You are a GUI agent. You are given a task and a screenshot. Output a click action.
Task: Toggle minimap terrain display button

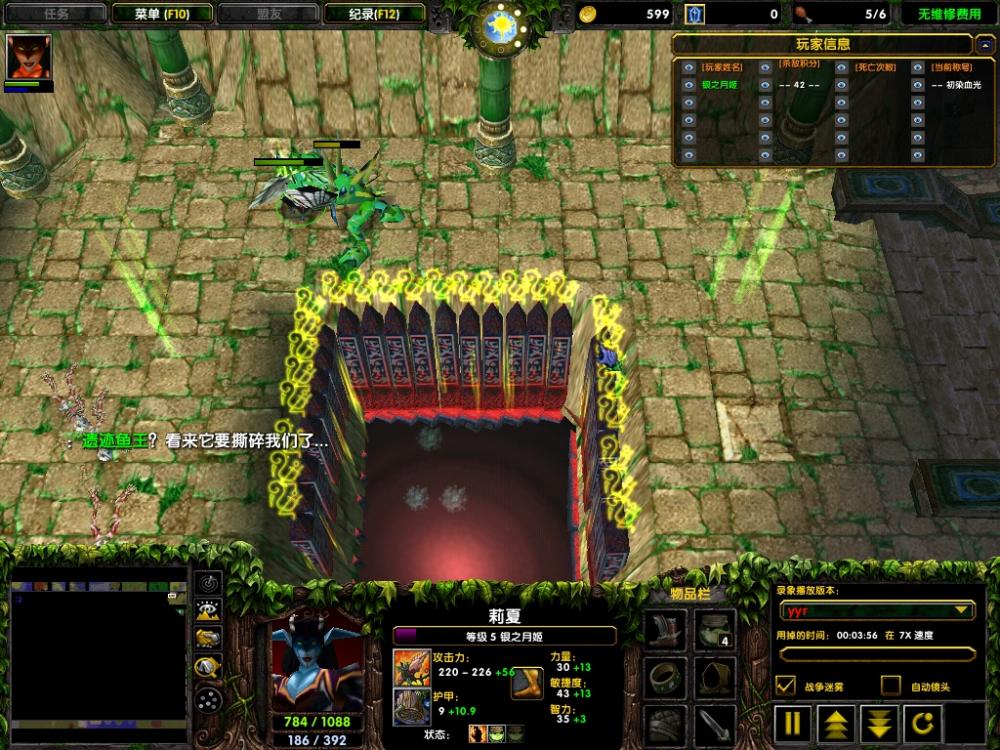pos(208,611)
